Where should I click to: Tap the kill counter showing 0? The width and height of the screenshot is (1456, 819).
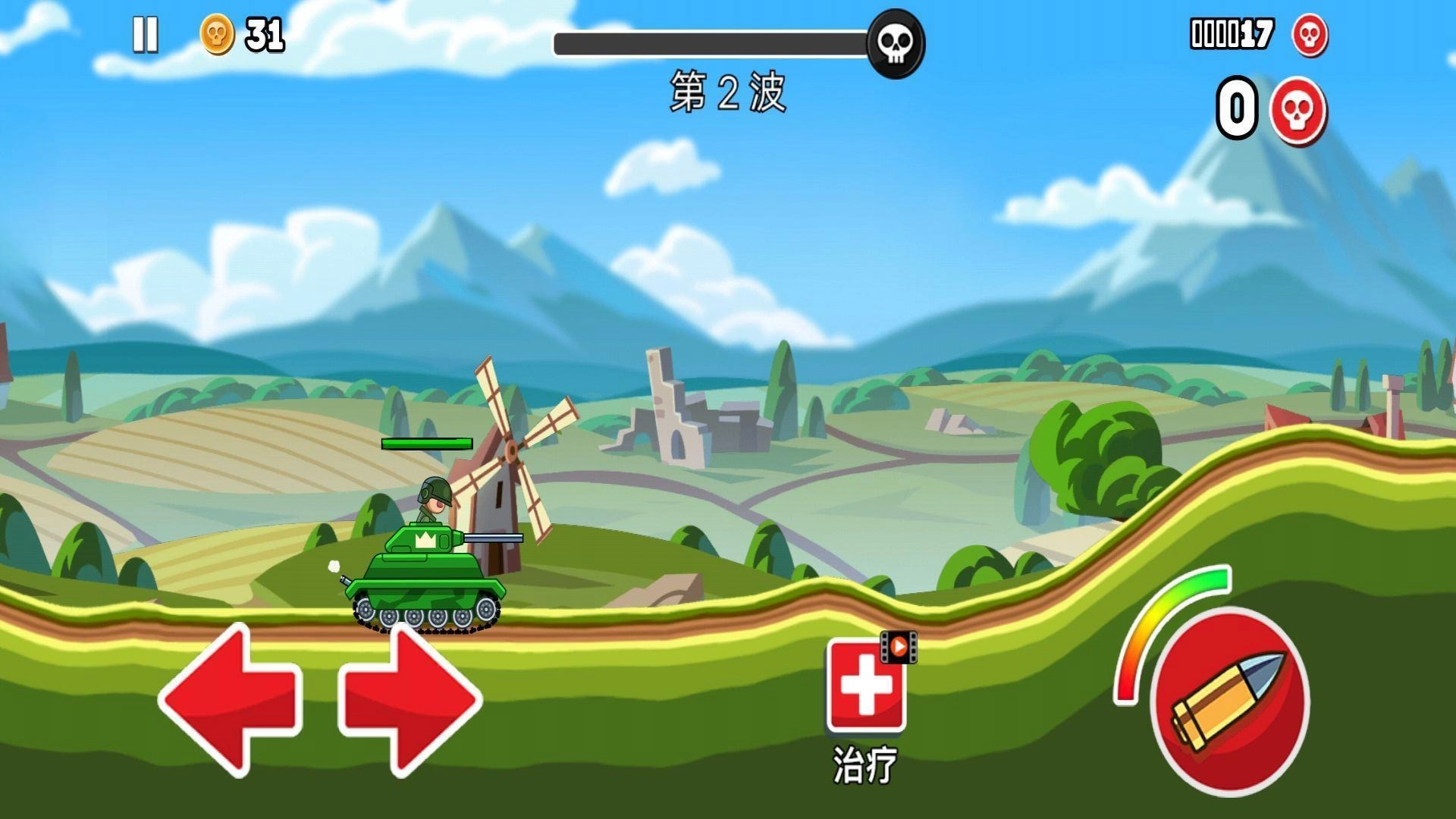1236,106
